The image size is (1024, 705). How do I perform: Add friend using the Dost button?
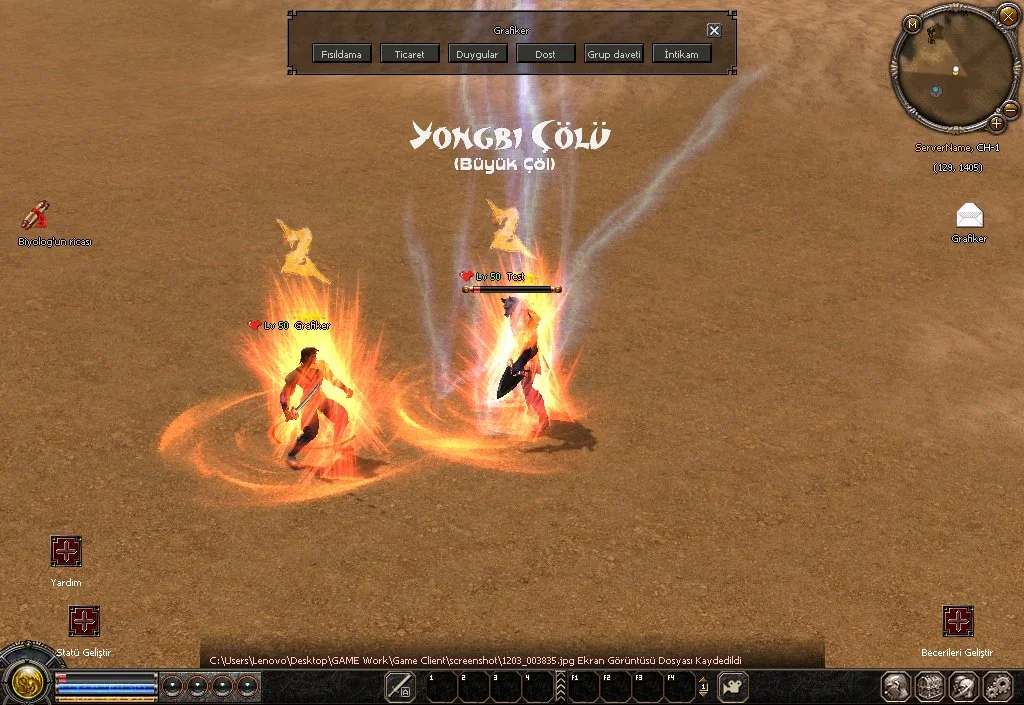546,54
